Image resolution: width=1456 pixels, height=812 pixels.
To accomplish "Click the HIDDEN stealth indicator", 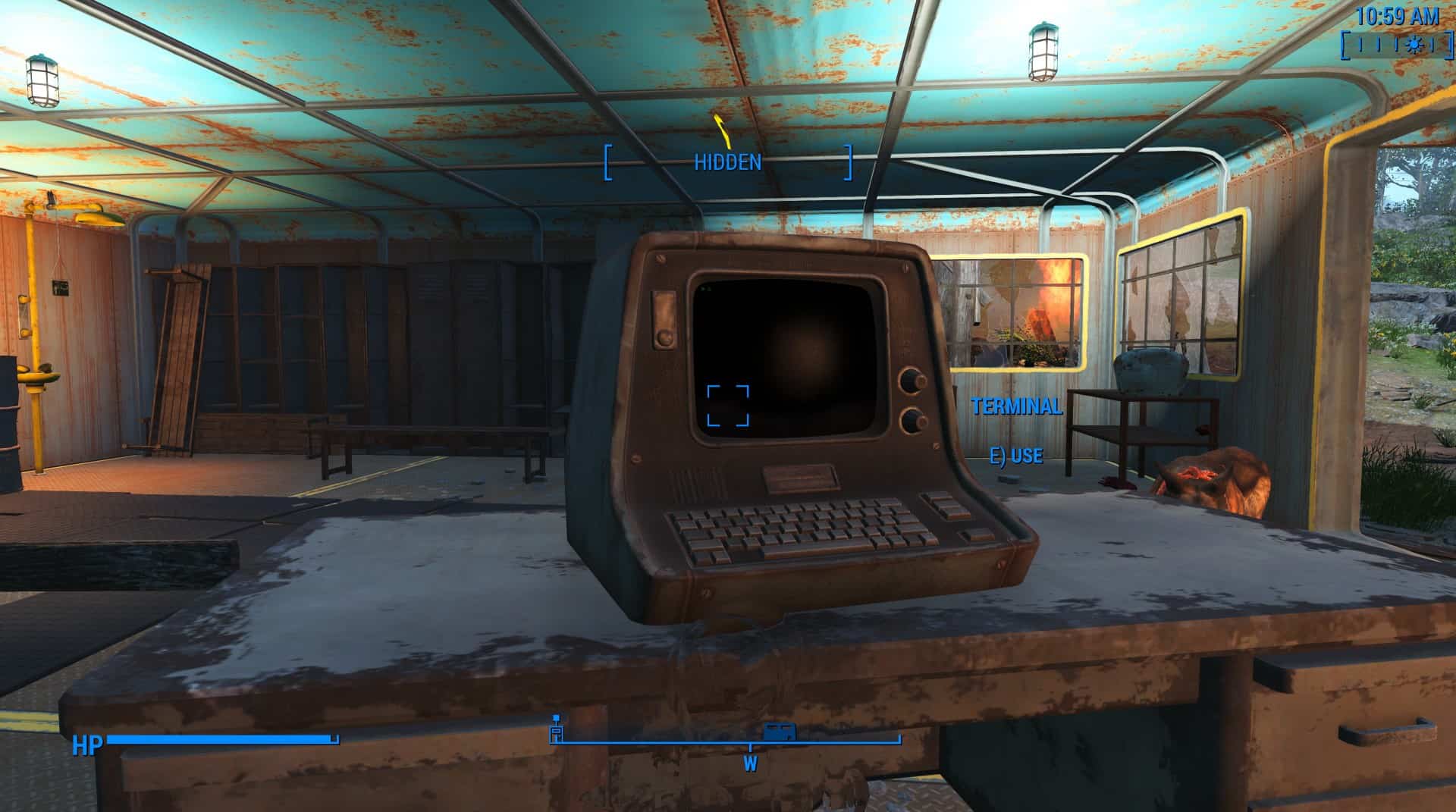I will tap(727, 161).
